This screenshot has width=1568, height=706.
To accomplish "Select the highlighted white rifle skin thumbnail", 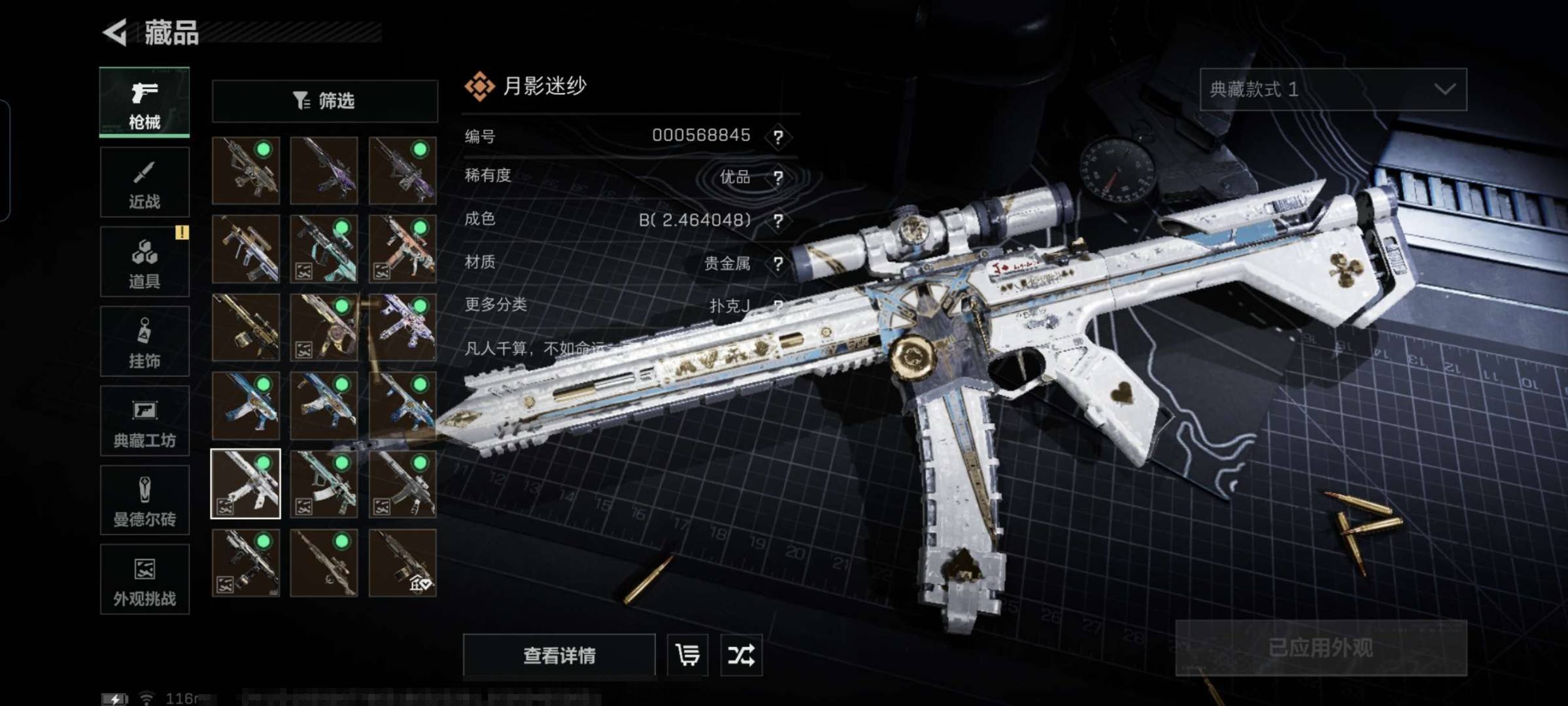I will [x=246, y=484].
